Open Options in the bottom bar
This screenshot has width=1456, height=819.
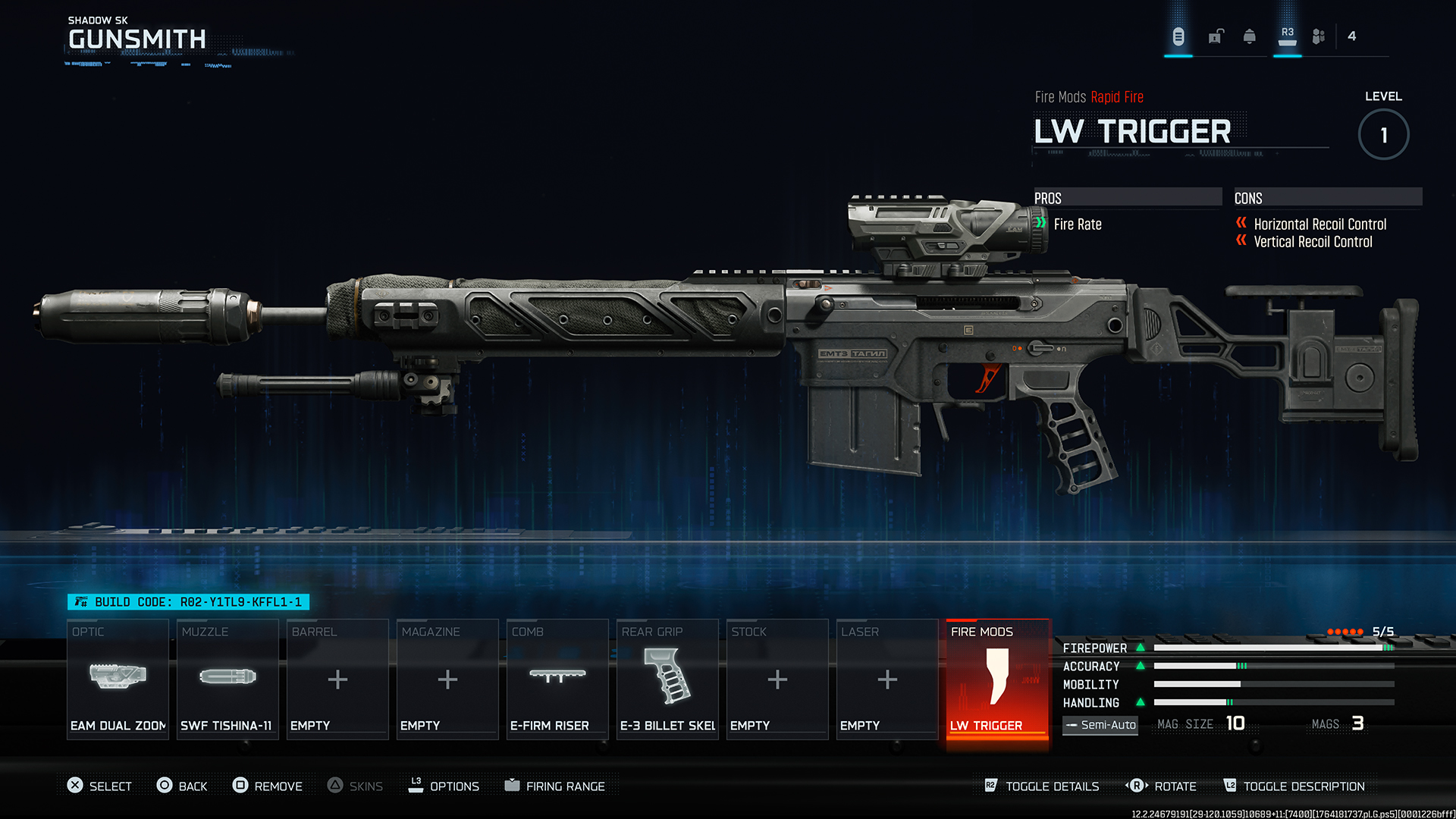click(x=444, y=786)
